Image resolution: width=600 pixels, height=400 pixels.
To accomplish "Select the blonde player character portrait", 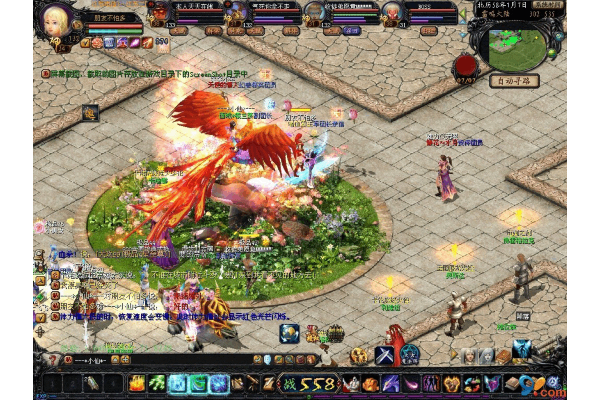I will [x=53, y=20].
